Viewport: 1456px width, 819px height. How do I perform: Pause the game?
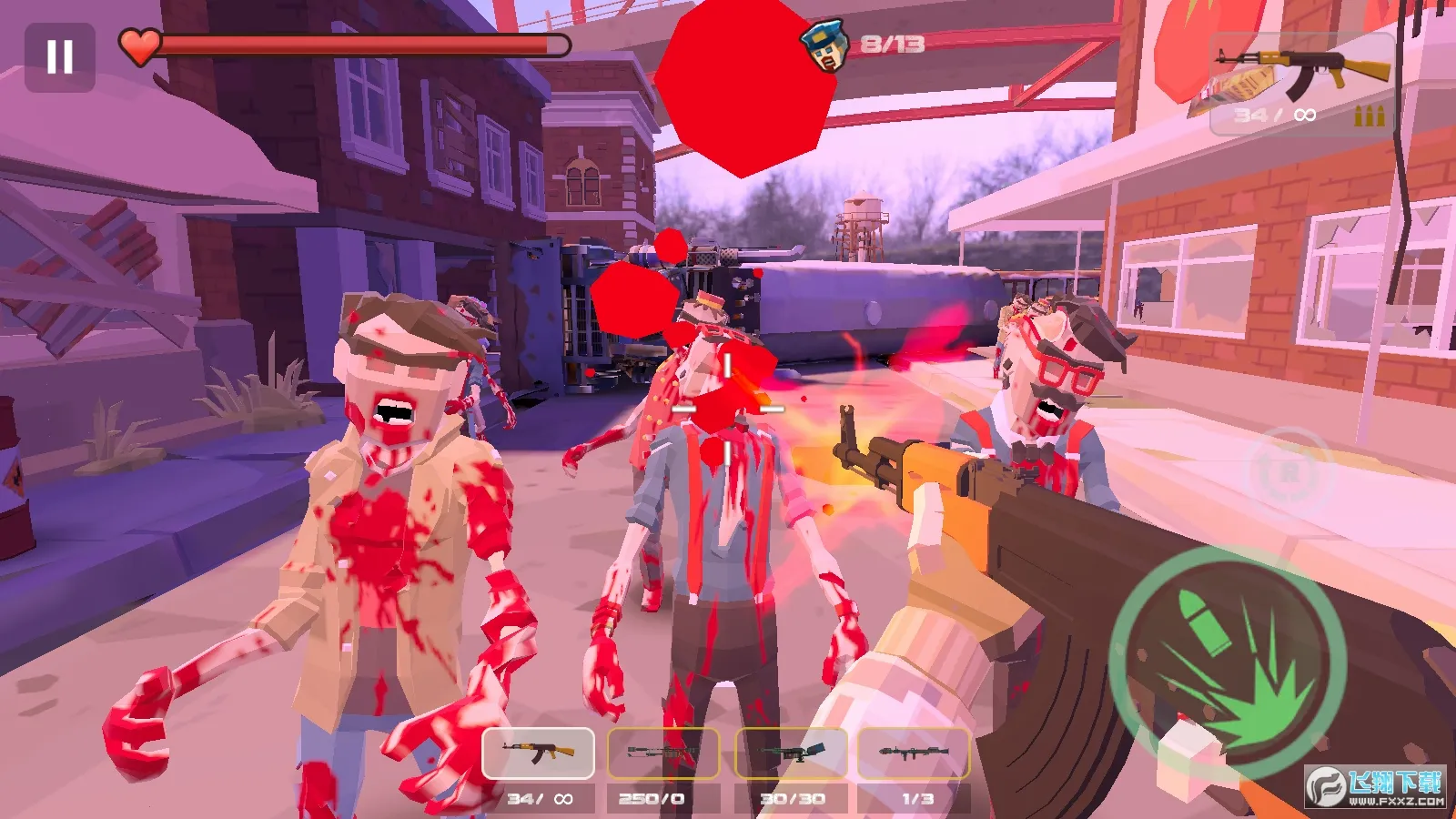(x=60, y=57)
